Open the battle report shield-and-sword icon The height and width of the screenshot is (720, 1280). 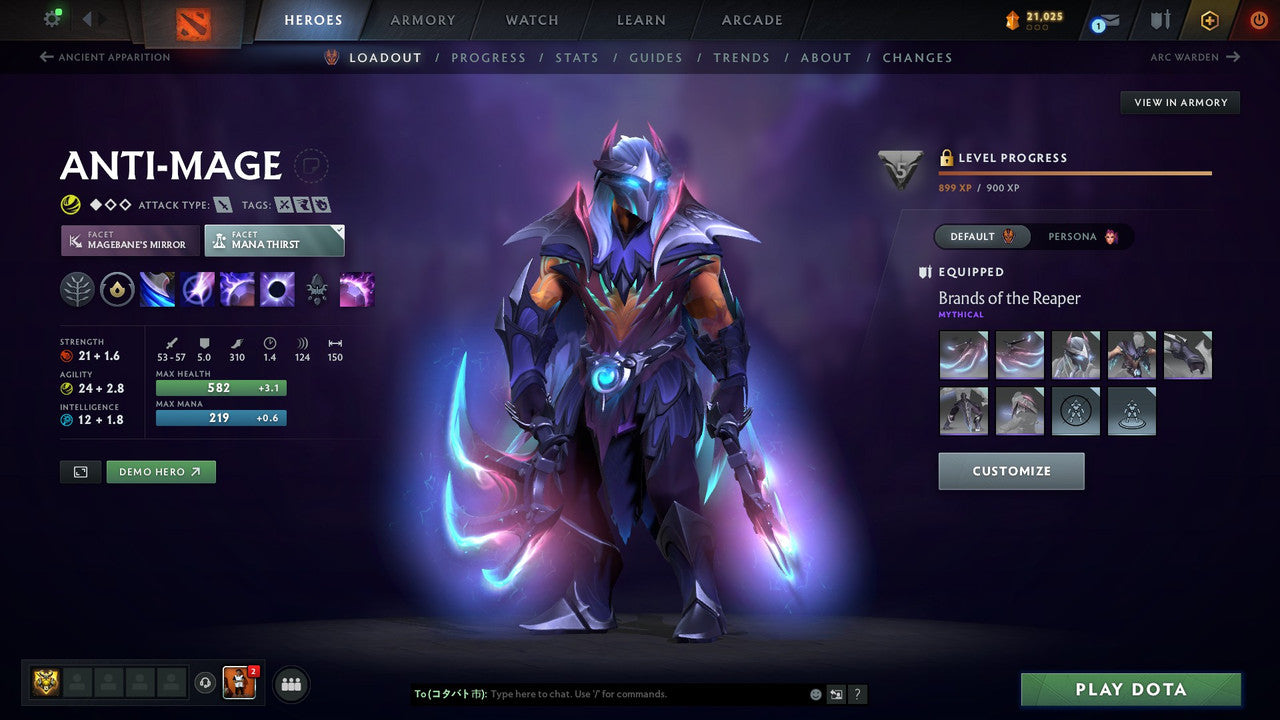tap(1160, 20)
